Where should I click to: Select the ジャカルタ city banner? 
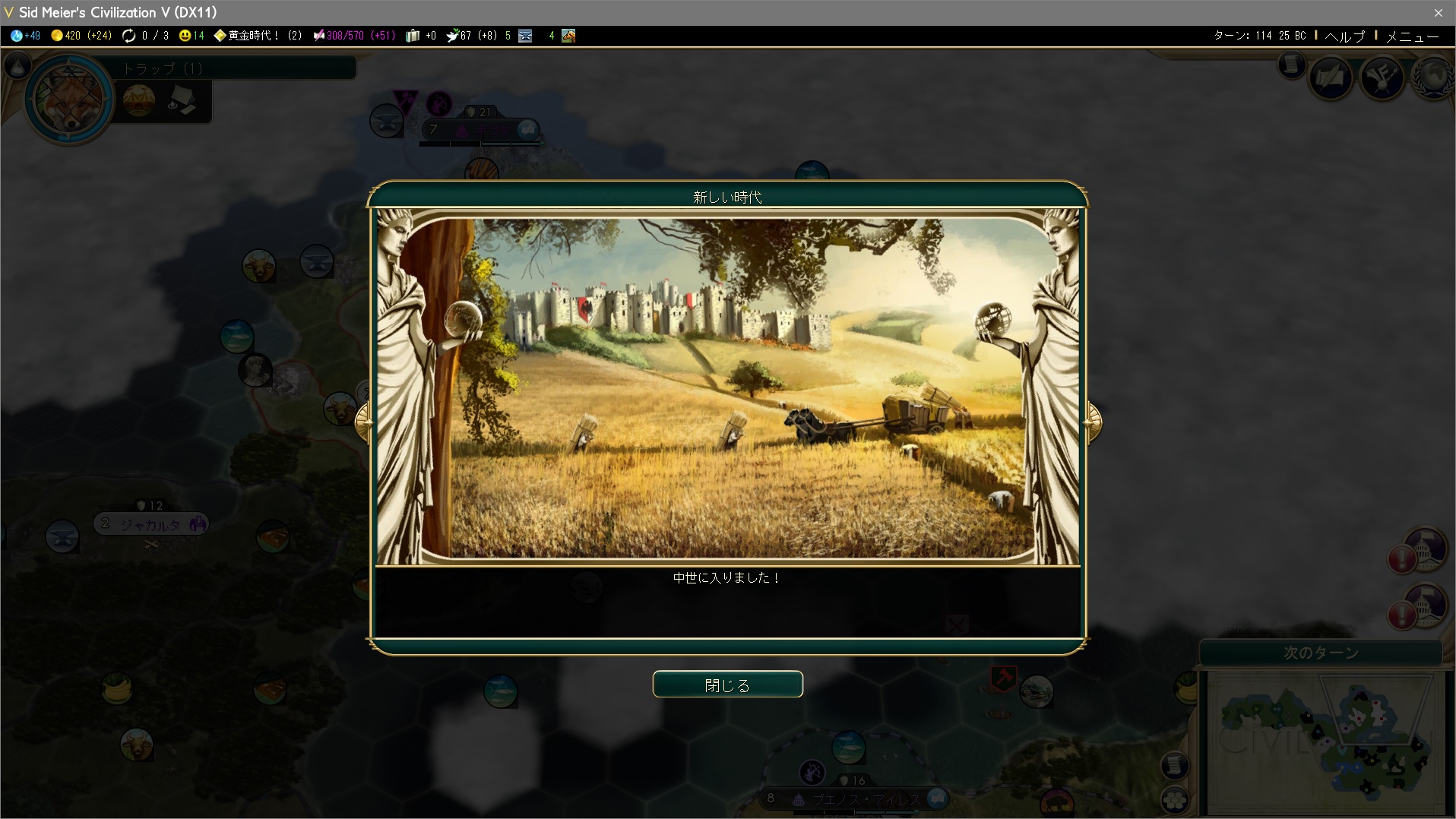pyautogui.click(x=150, y=524)
